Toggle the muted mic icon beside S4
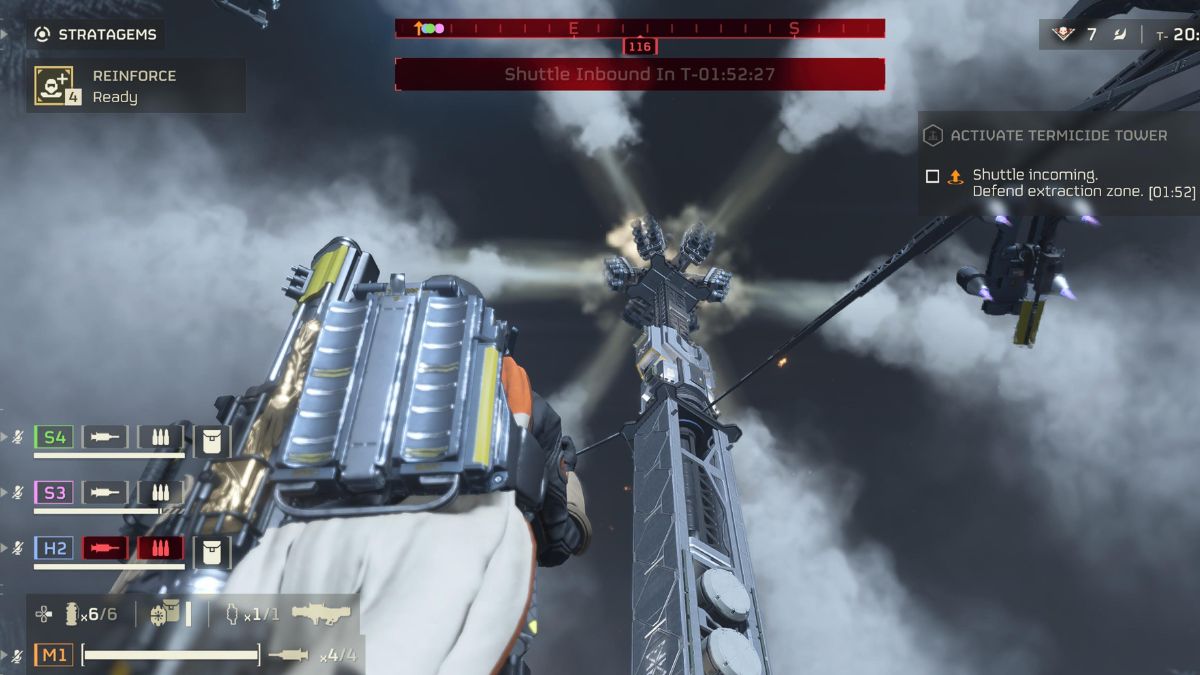This screenshot has height=675, width=1200. [x=17, y=437]
